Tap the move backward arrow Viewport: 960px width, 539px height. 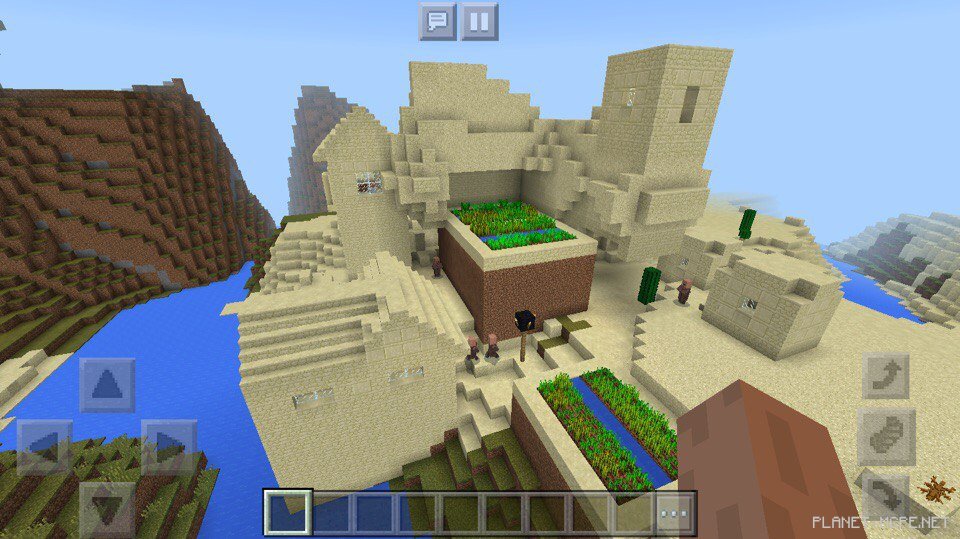pyautogui.click(x=107, y=507)
